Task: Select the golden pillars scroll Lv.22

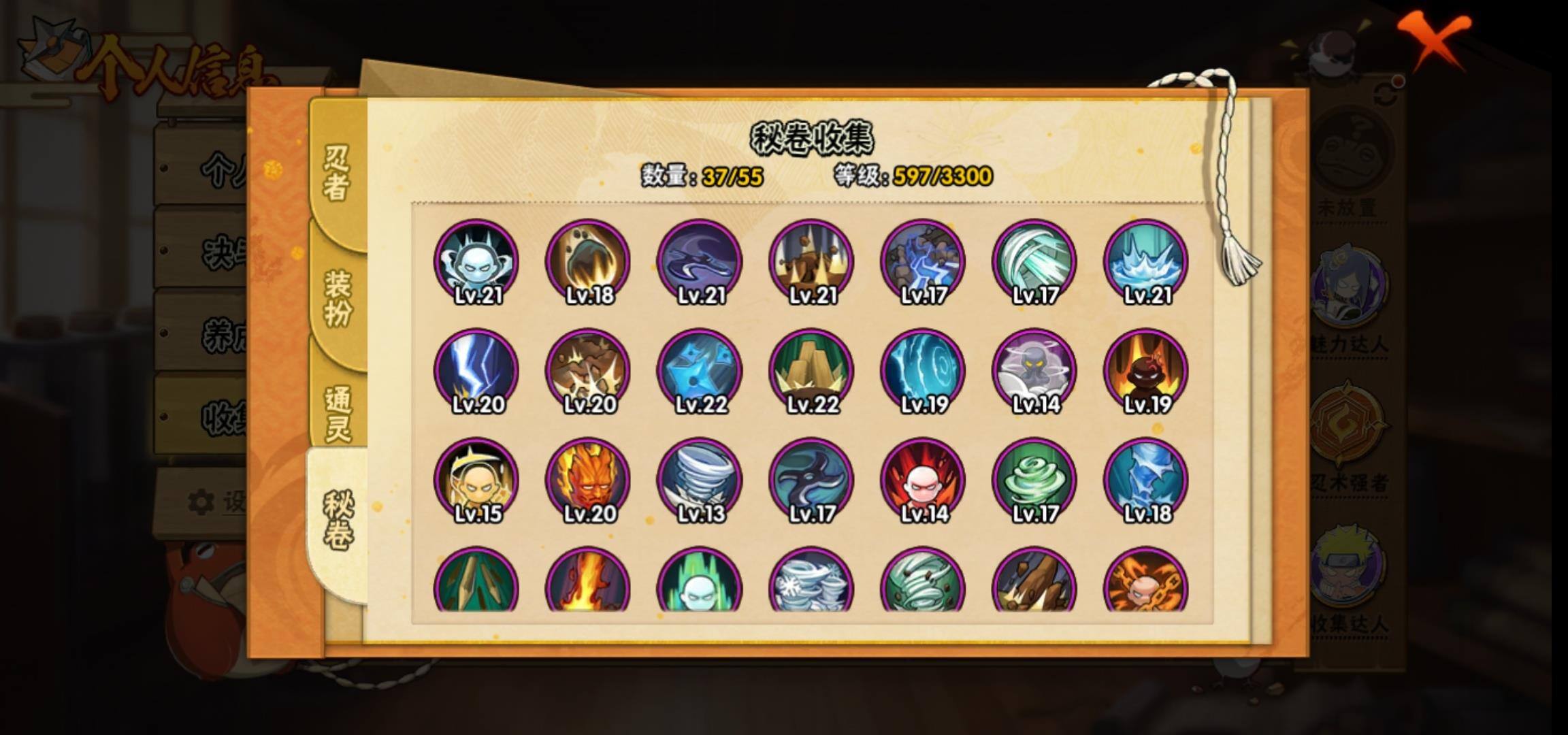Action: pos(811,372)
